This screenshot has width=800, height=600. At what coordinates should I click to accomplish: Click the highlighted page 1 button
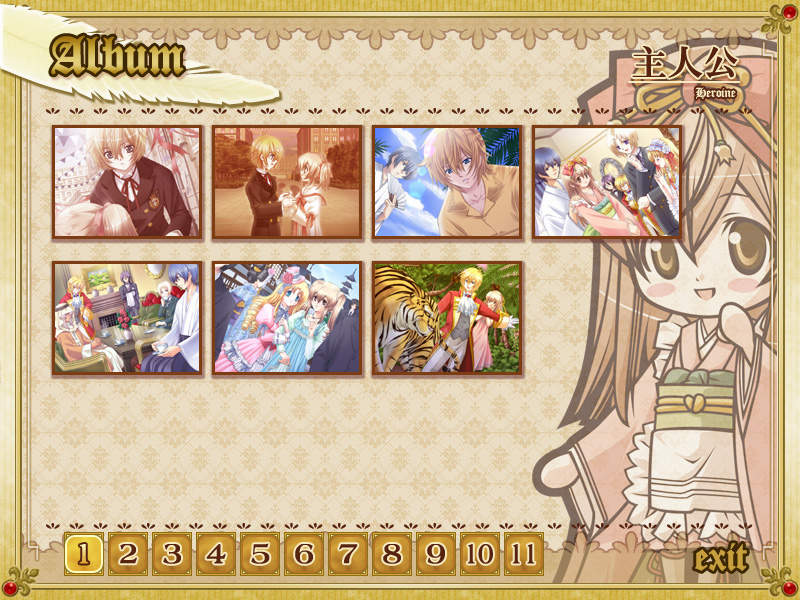[x=85, y=553]
